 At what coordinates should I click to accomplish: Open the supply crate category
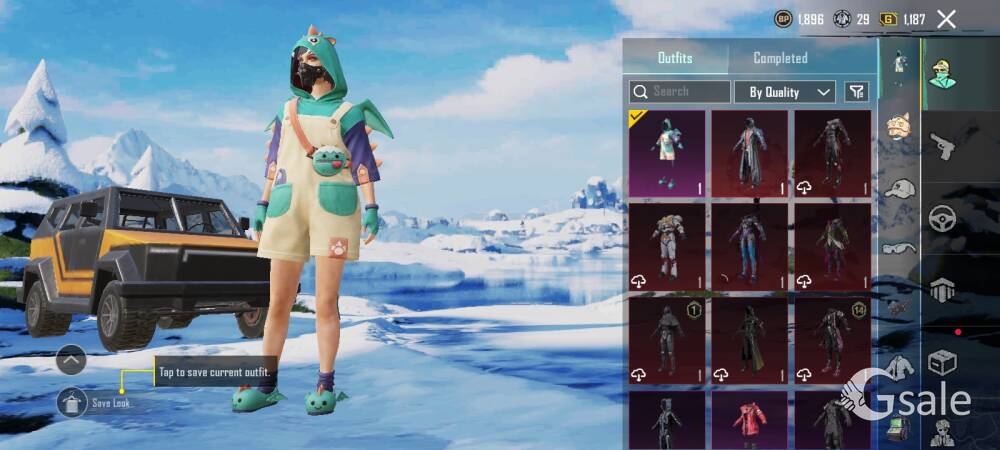[943, 362]
